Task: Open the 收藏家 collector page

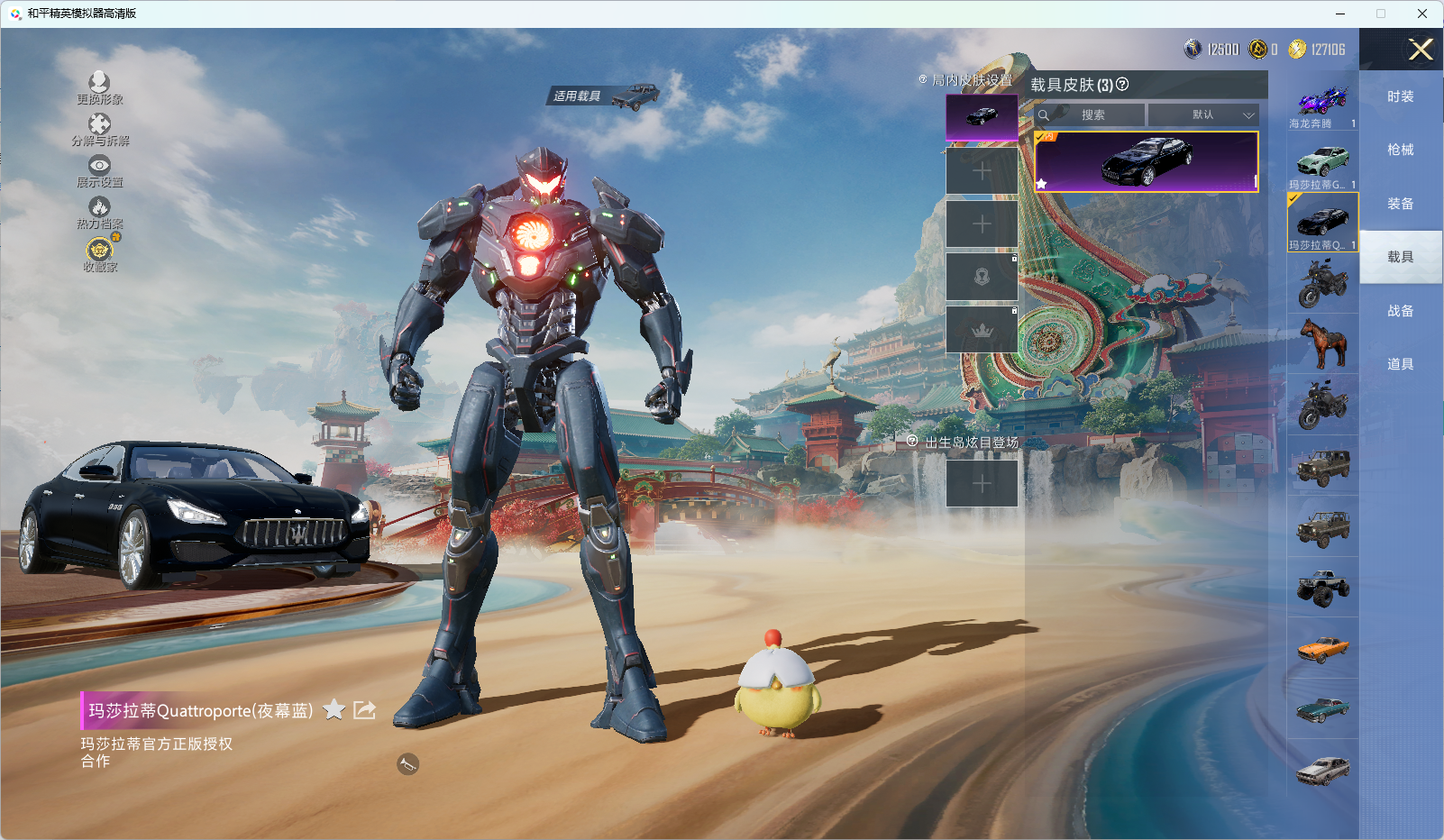Action: click(x=99, y=253)
